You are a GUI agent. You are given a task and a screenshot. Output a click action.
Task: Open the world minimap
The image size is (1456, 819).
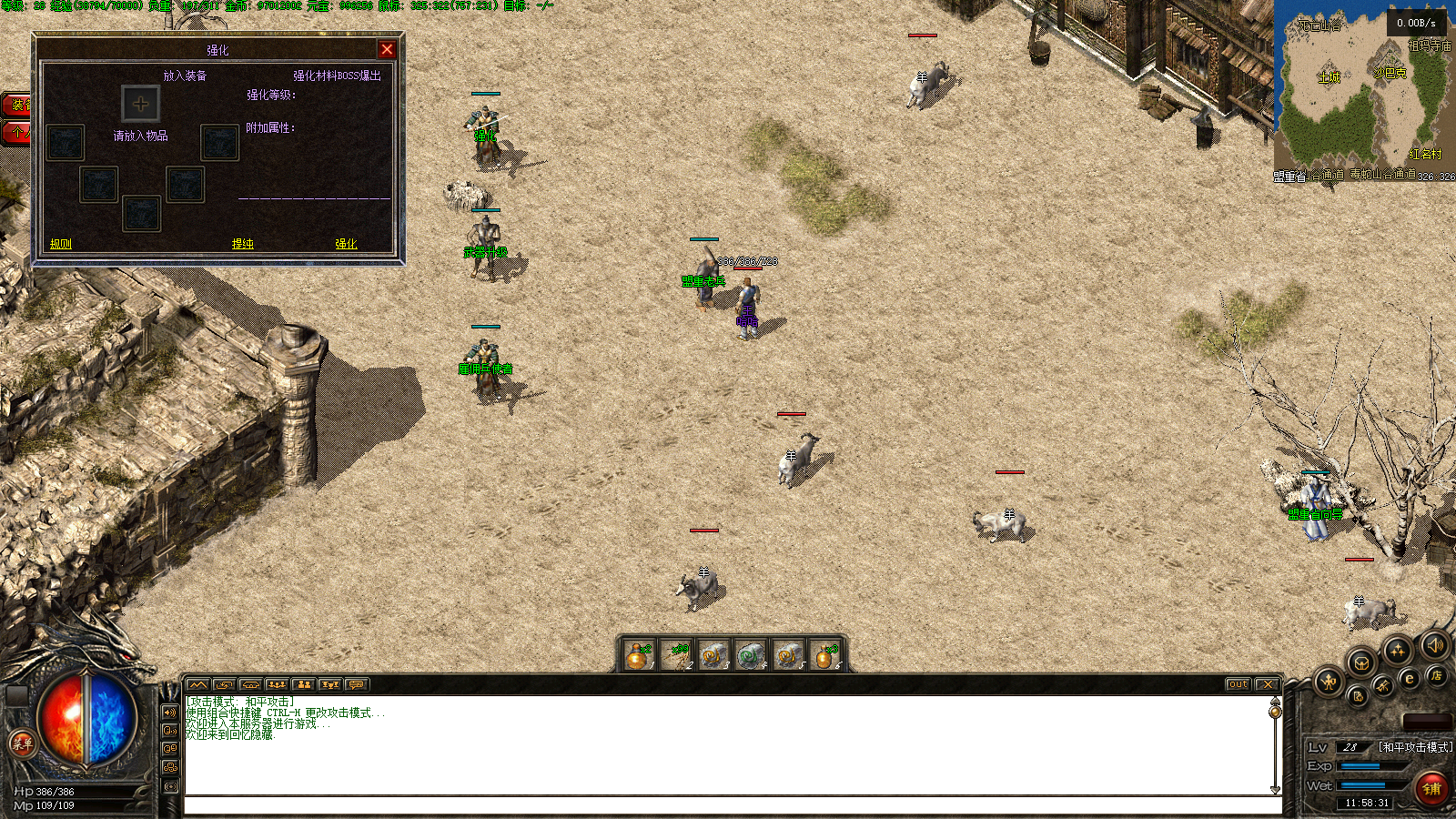[1363, 89]
